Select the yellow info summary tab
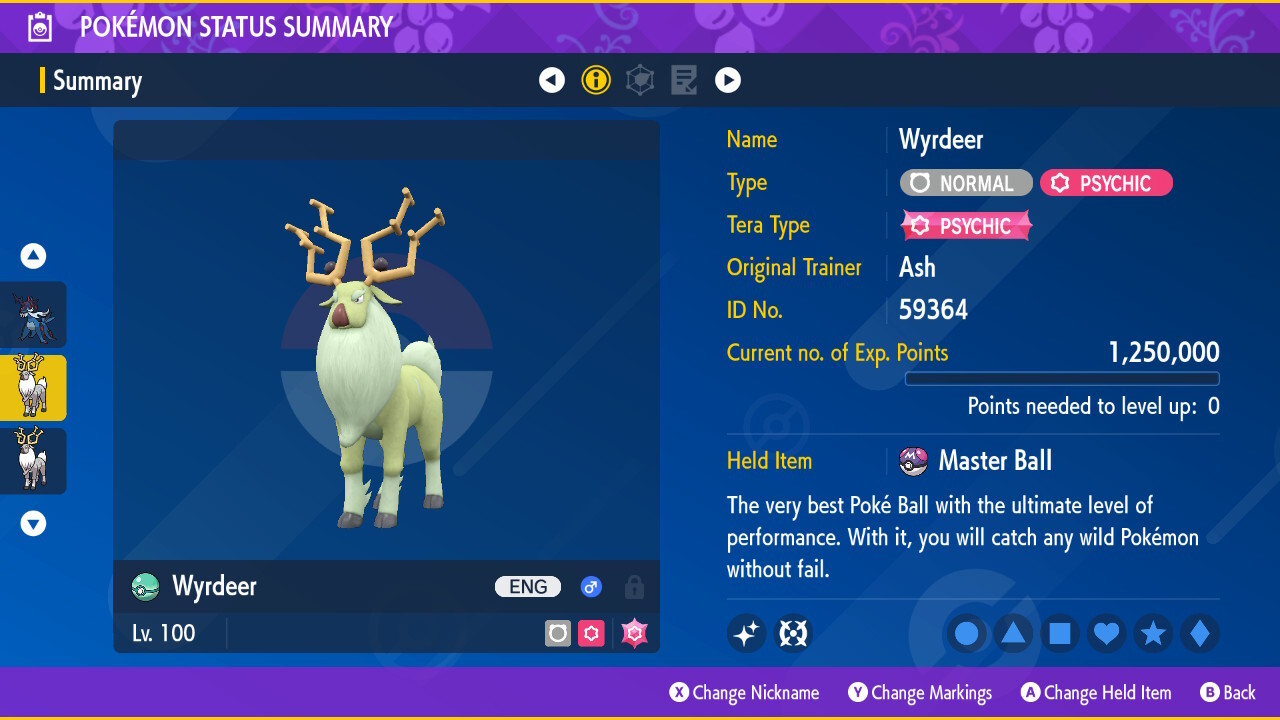This screenshot has width=1280, height=720. click(596, 80)
